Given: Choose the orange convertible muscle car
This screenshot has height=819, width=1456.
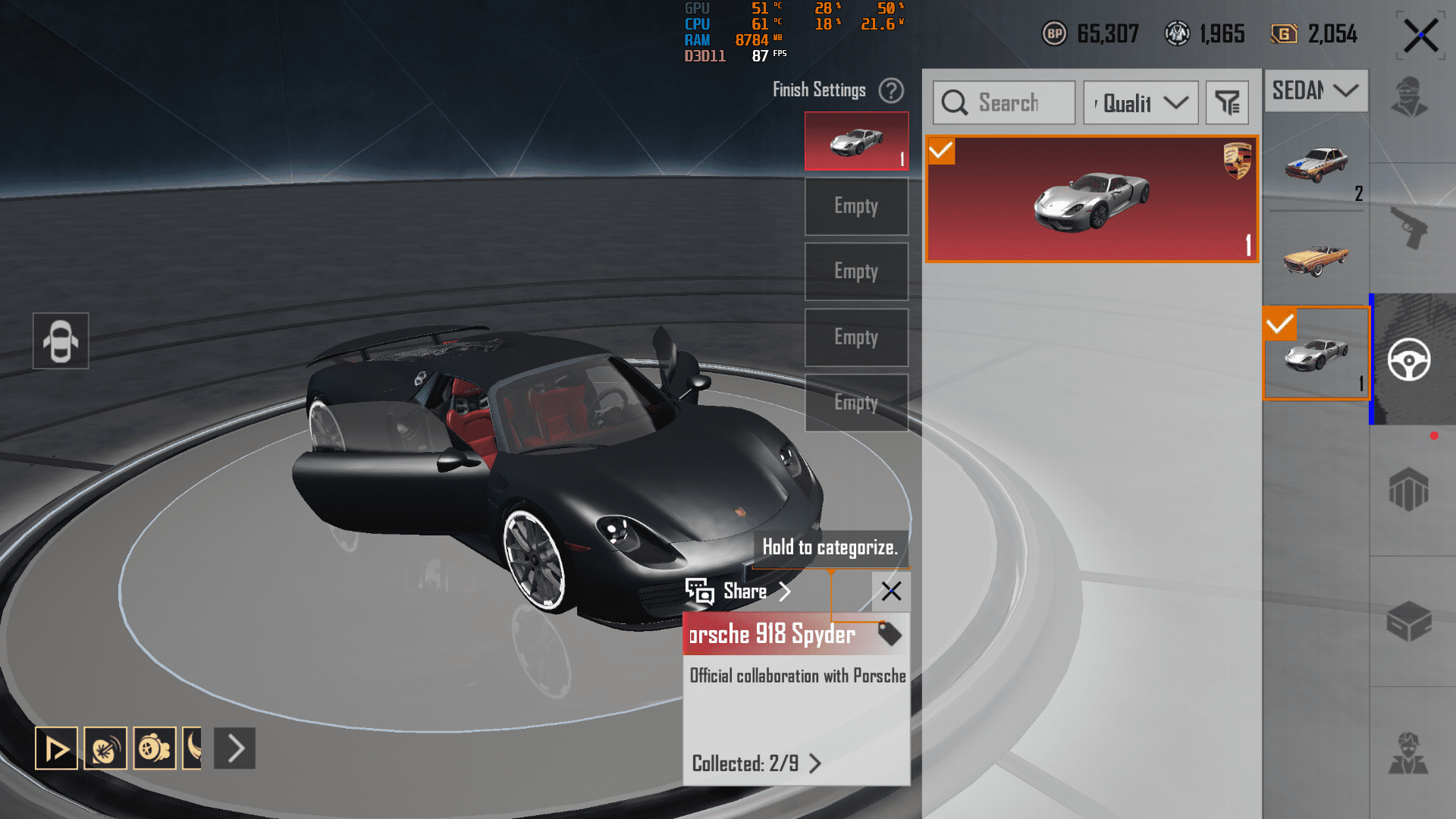Looking at the screenshot, I should point(1316,258).
